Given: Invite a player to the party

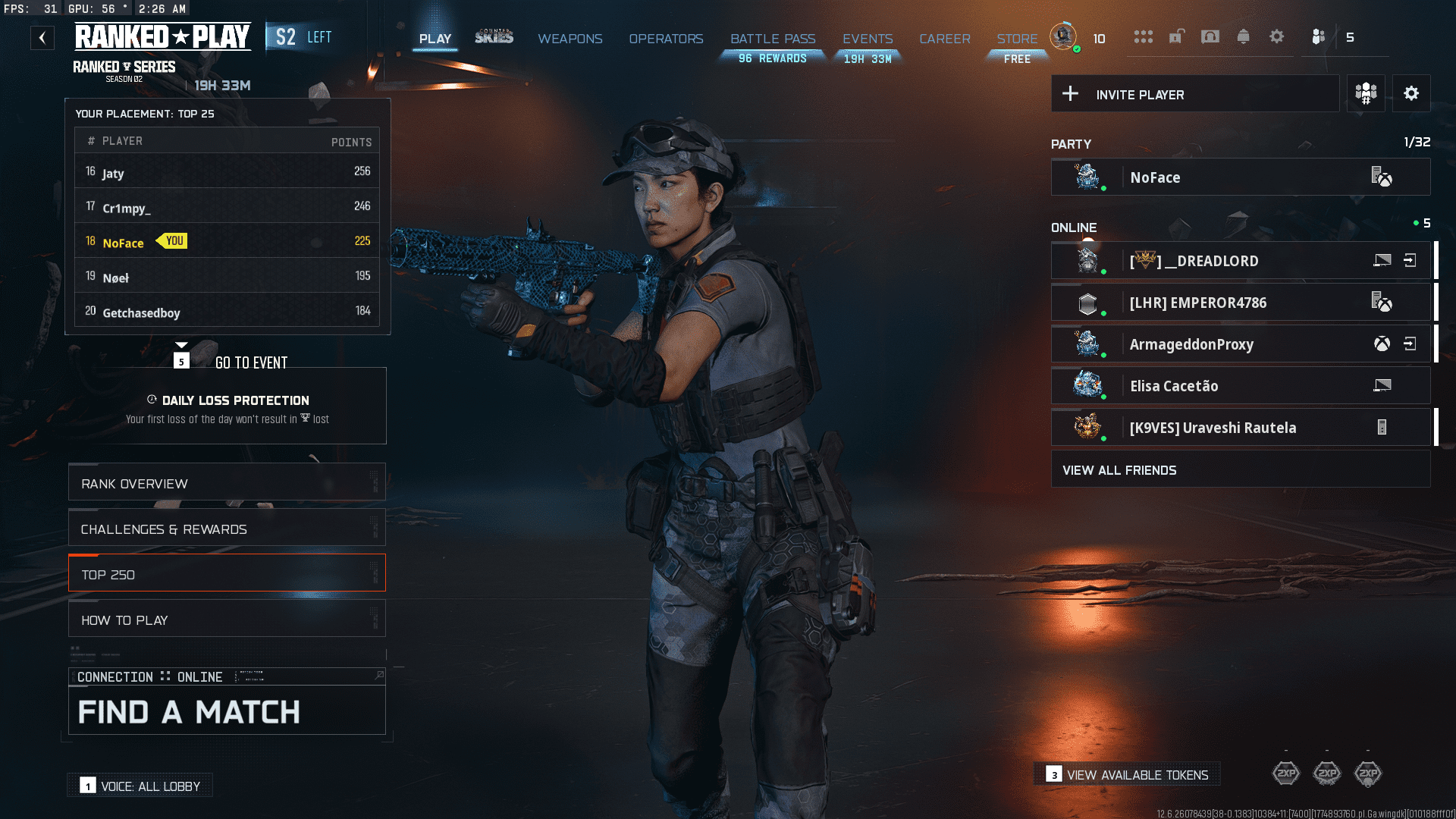Looking at the screenshot, I should coord(1195,94).
